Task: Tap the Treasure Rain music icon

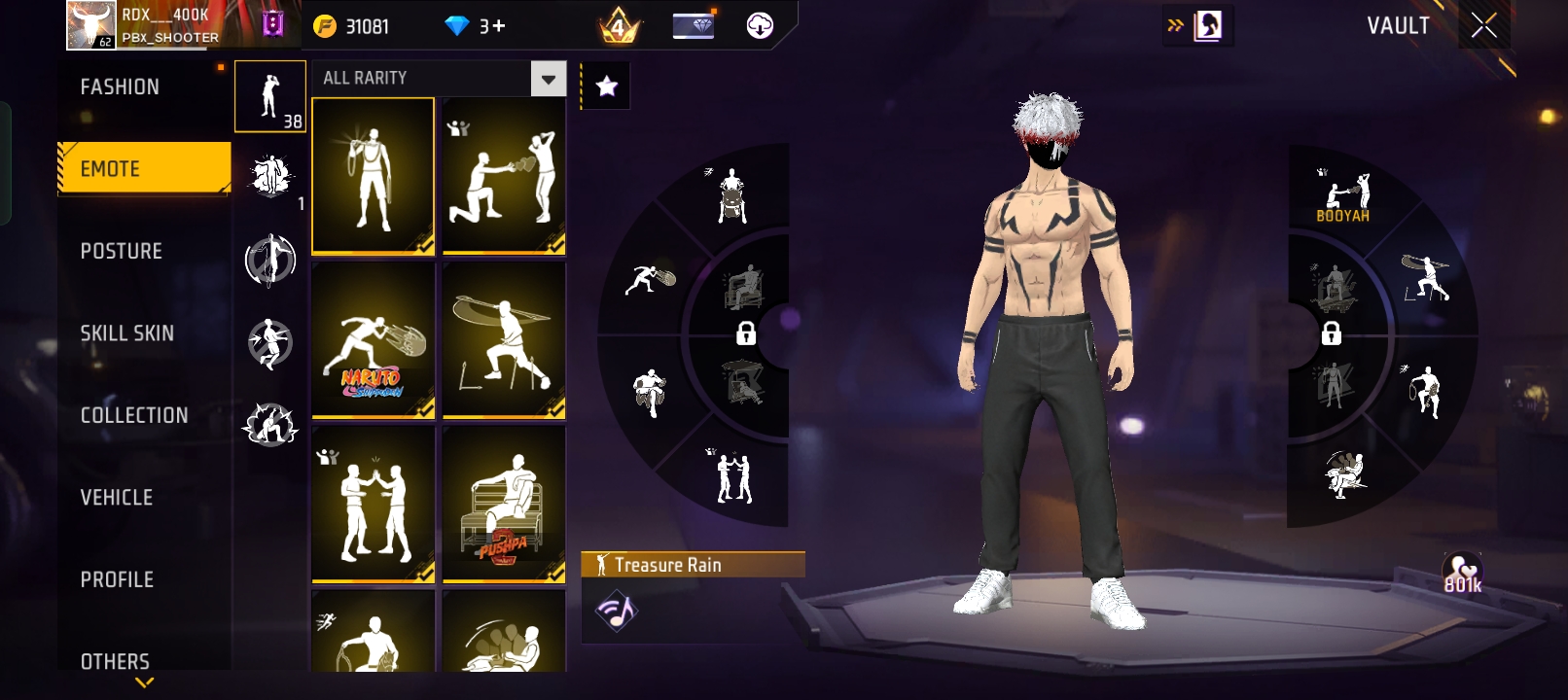Action: pyautogui.click(x=616, y=611)
